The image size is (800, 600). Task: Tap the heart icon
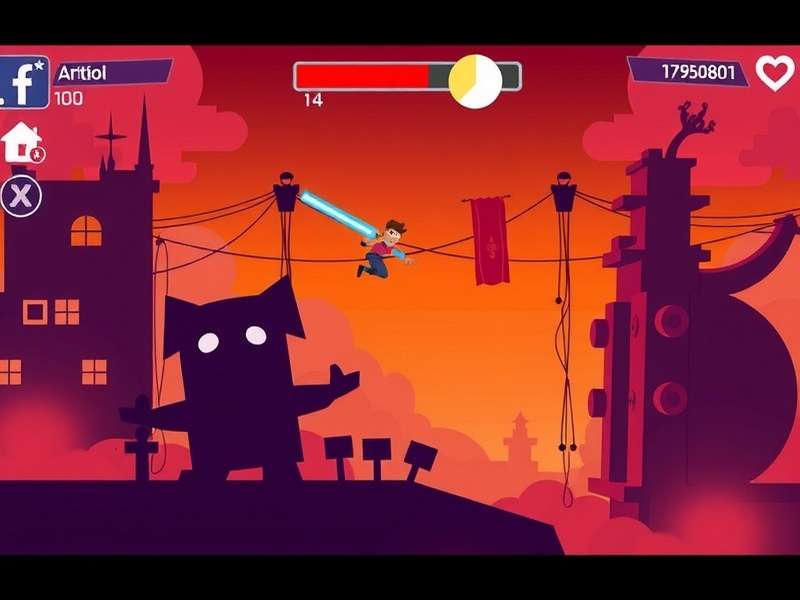(774, 72)
